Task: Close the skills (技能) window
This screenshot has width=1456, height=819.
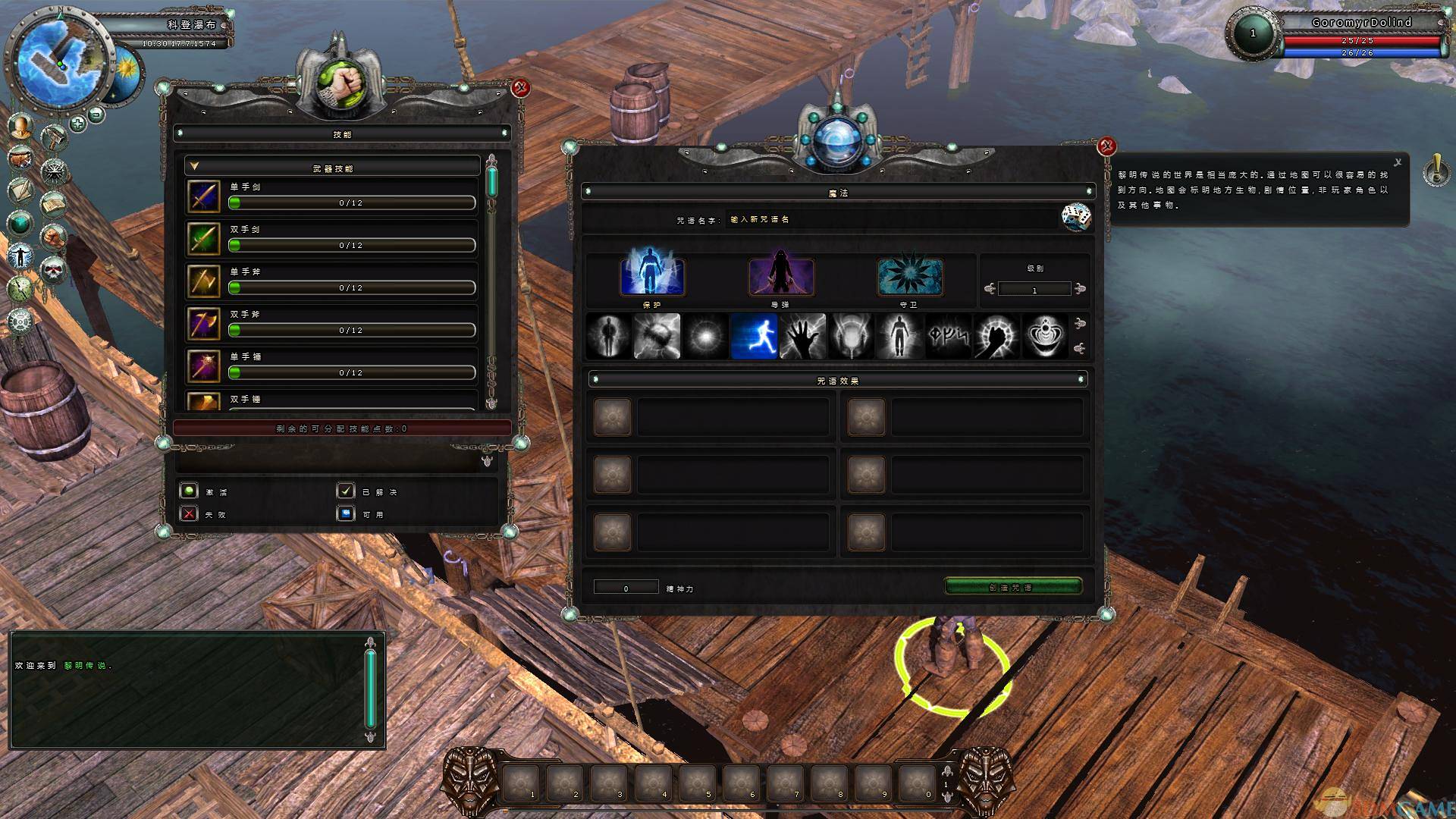Action: [520, 88]
